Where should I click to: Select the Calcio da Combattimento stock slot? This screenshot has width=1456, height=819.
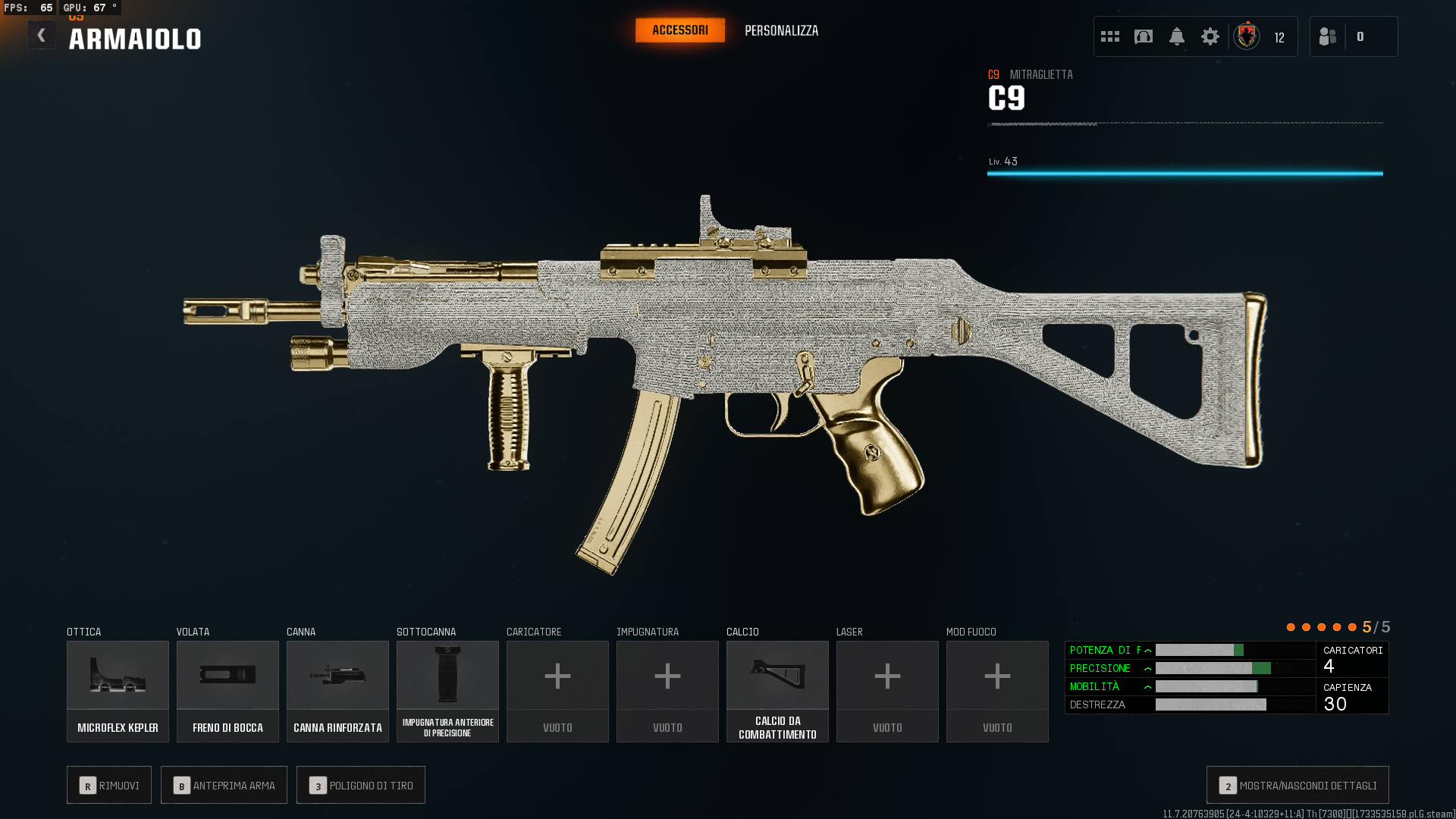pos(777,691)
